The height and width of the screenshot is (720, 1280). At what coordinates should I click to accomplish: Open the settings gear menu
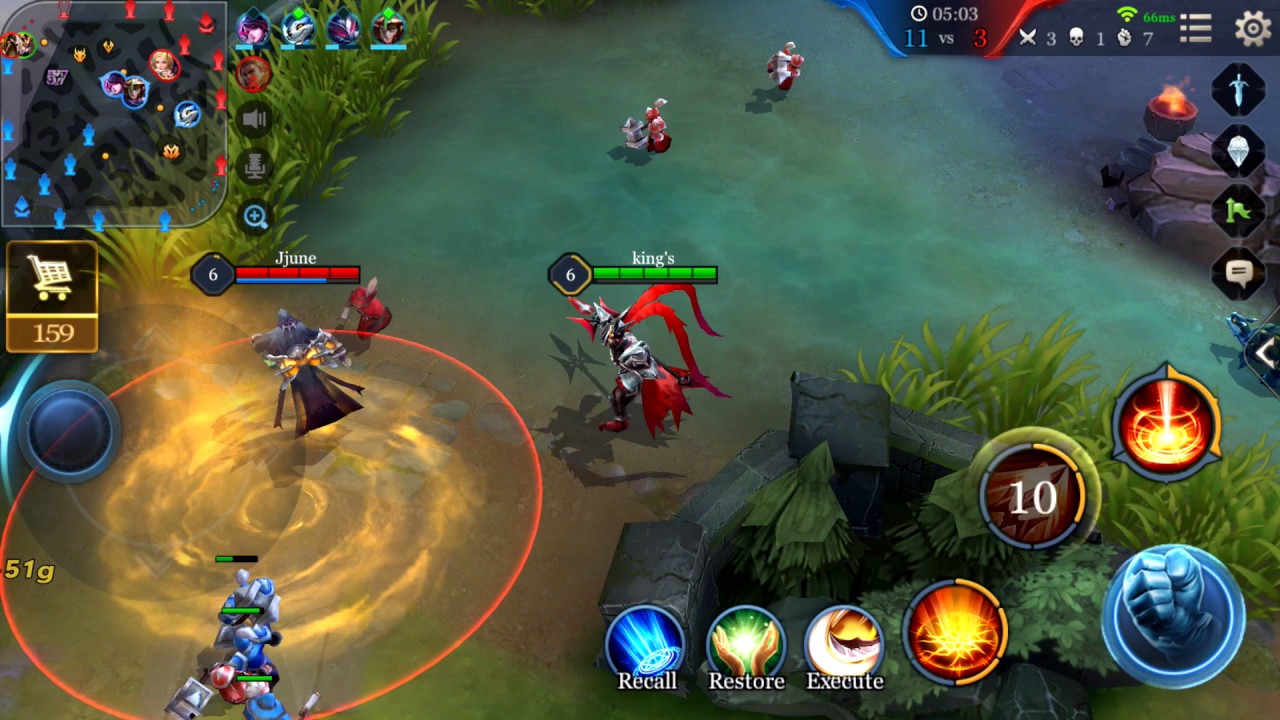1252,29
